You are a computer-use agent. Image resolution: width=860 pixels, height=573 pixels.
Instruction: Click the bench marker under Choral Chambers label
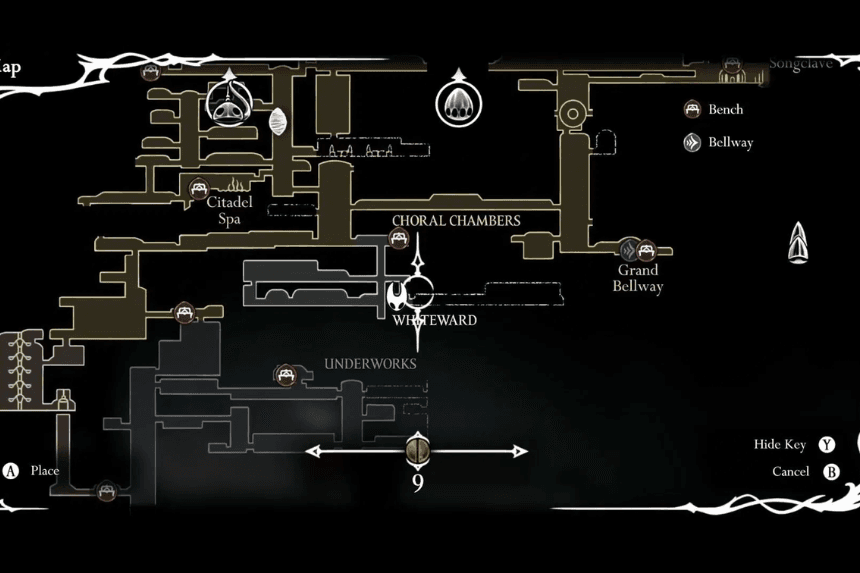coord(399,238)
